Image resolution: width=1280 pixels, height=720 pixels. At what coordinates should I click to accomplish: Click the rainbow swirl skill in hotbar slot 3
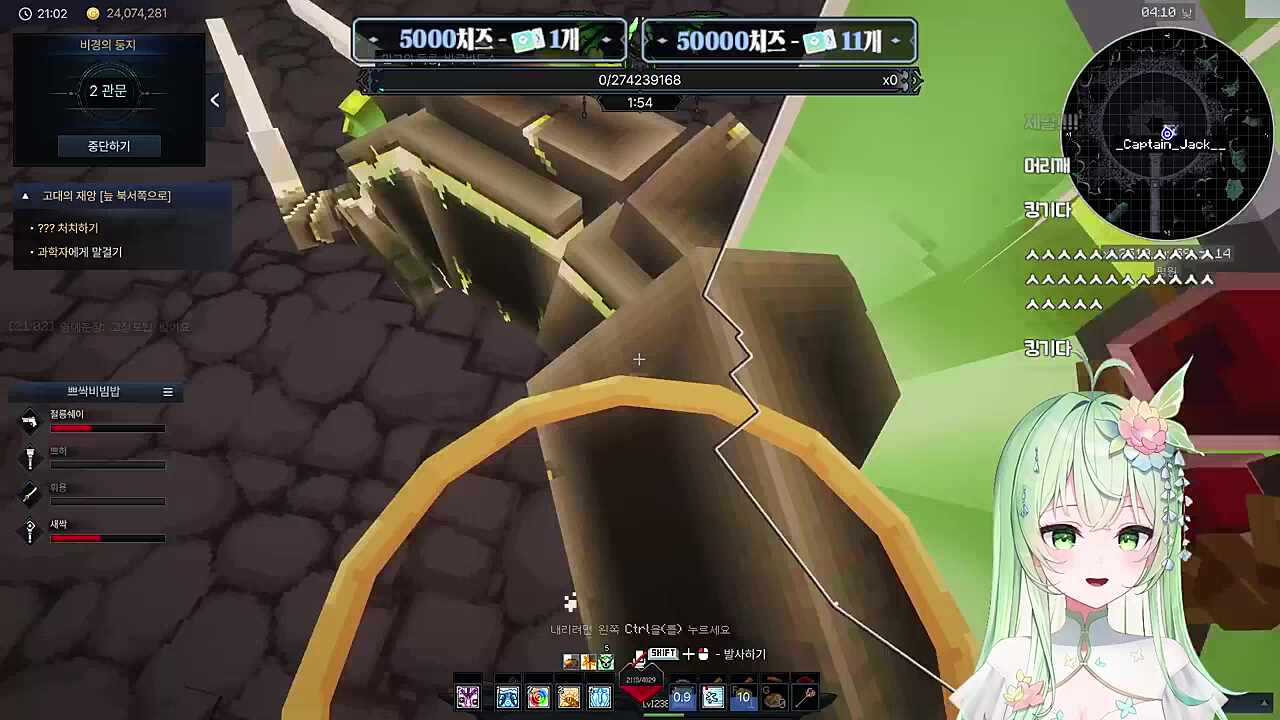click(x=539, y=697)
